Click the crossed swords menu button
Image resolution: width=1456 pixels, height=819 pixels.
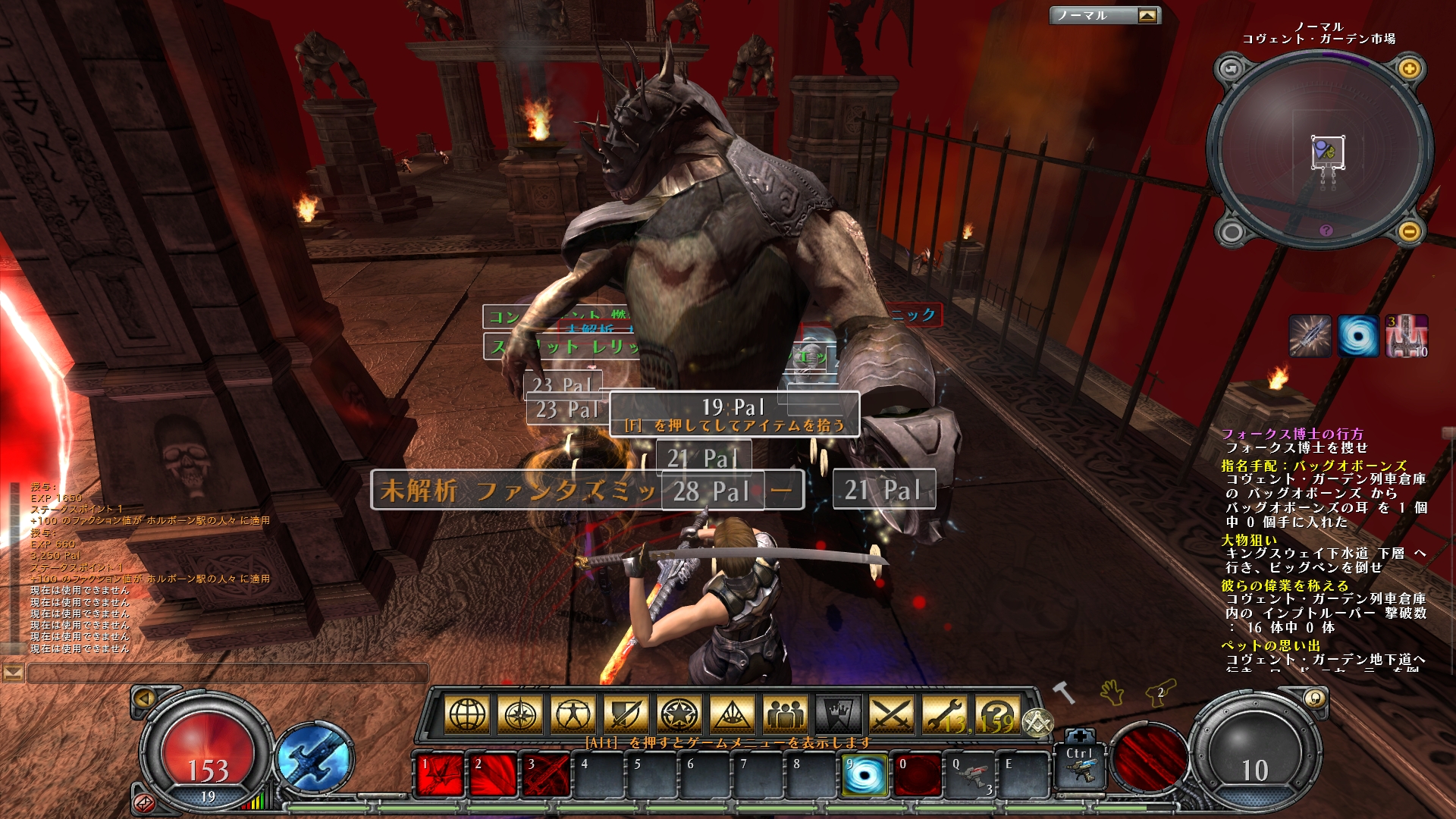[892, 714]
